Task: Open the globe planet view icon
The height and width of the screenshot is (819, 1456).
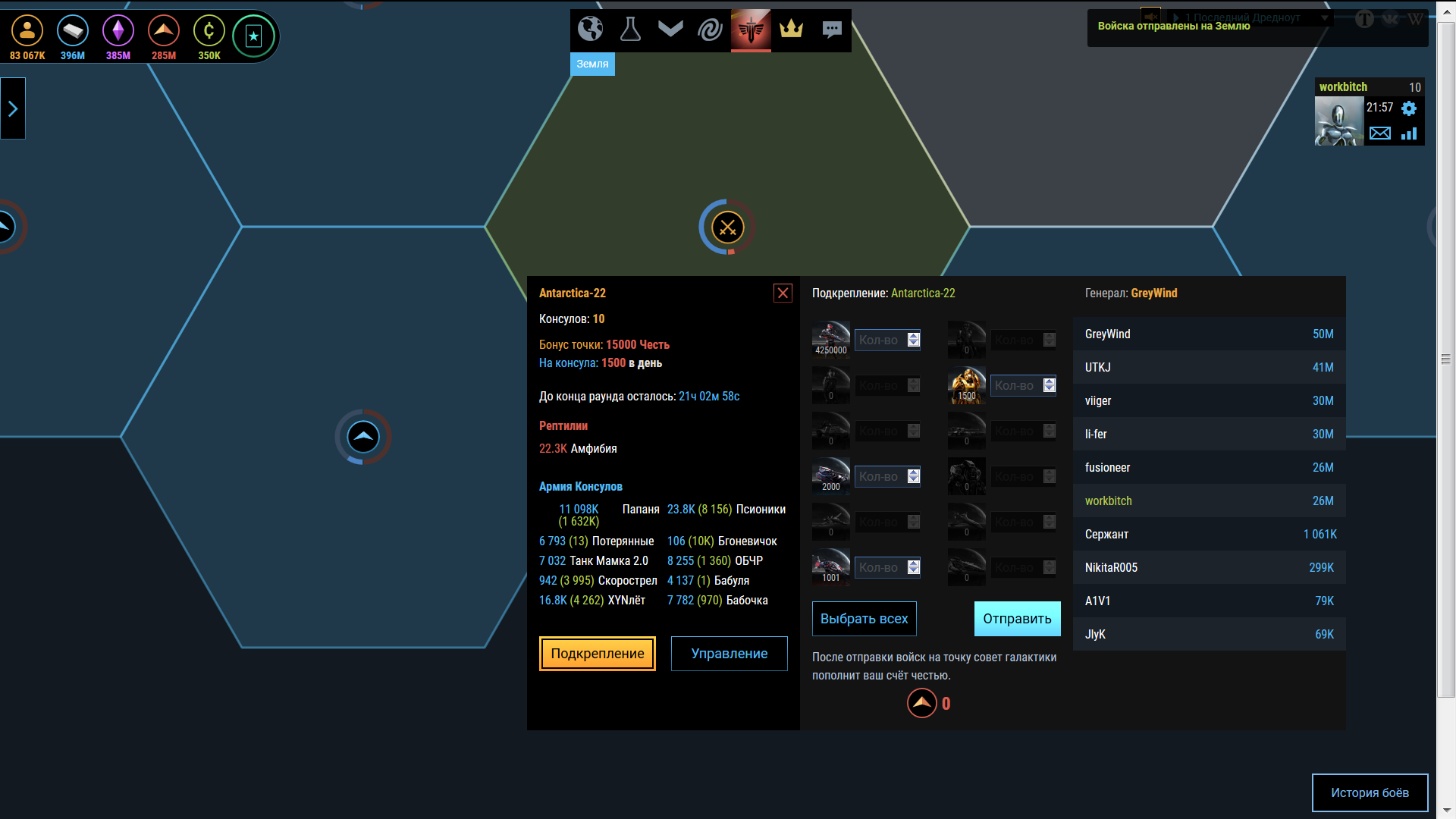Action: point(590,30)
